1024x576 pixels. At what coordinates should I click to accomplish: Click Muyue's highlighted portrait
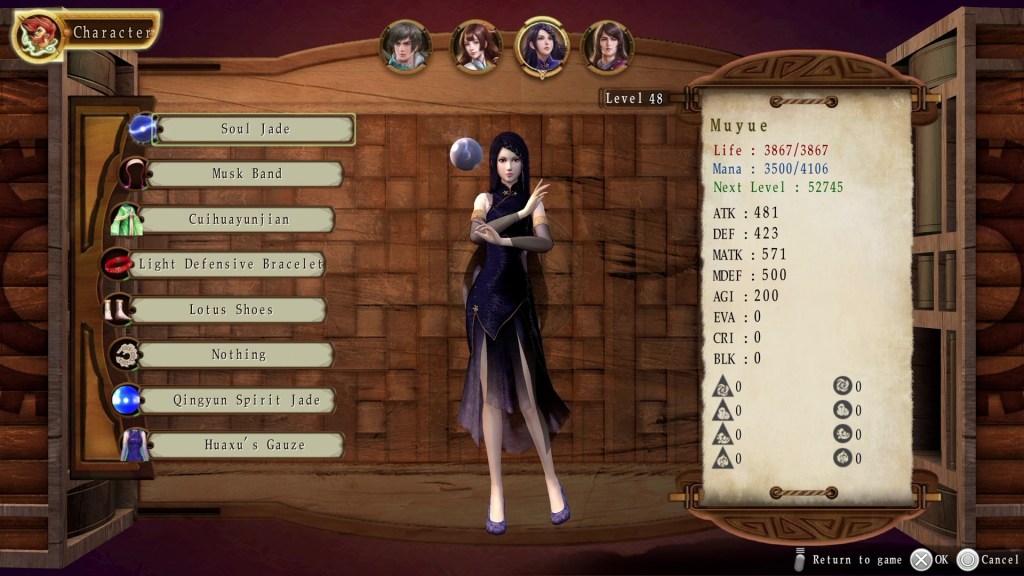[542, 46]
